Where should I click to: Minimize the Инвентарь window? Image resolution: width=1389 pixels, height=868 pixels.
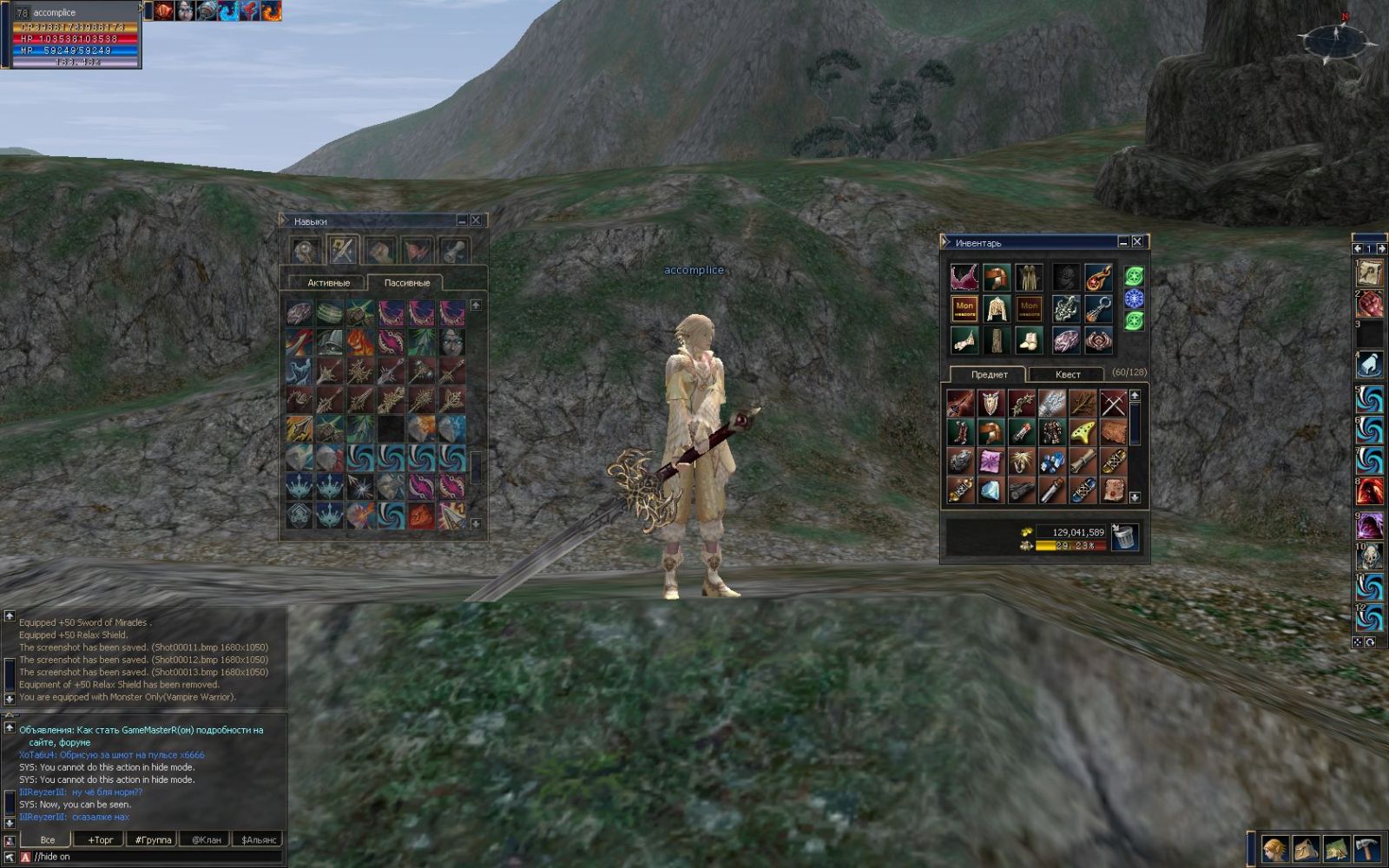point(1123,242)
